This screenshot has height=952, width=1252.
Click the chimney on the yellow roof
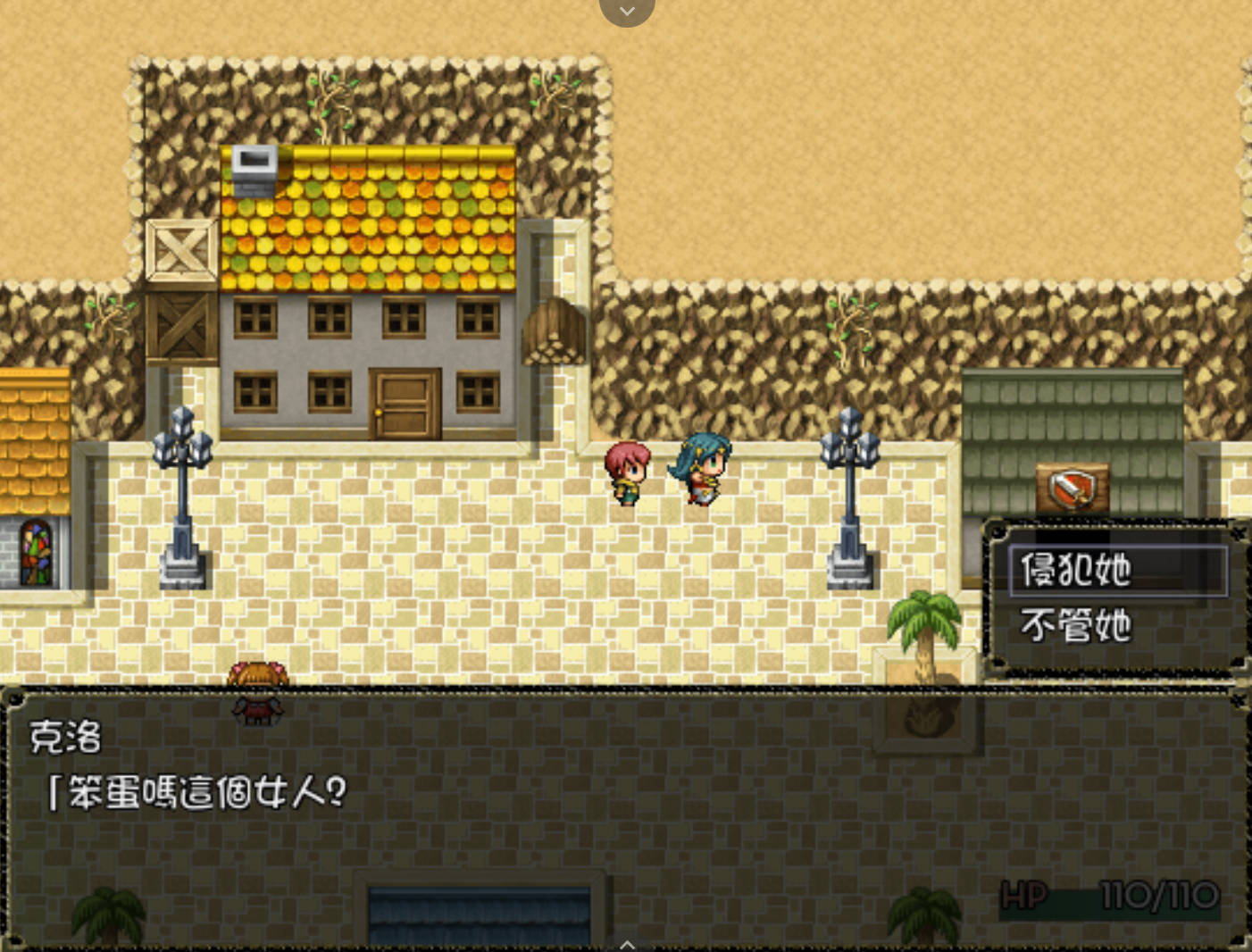pos(255,170)
